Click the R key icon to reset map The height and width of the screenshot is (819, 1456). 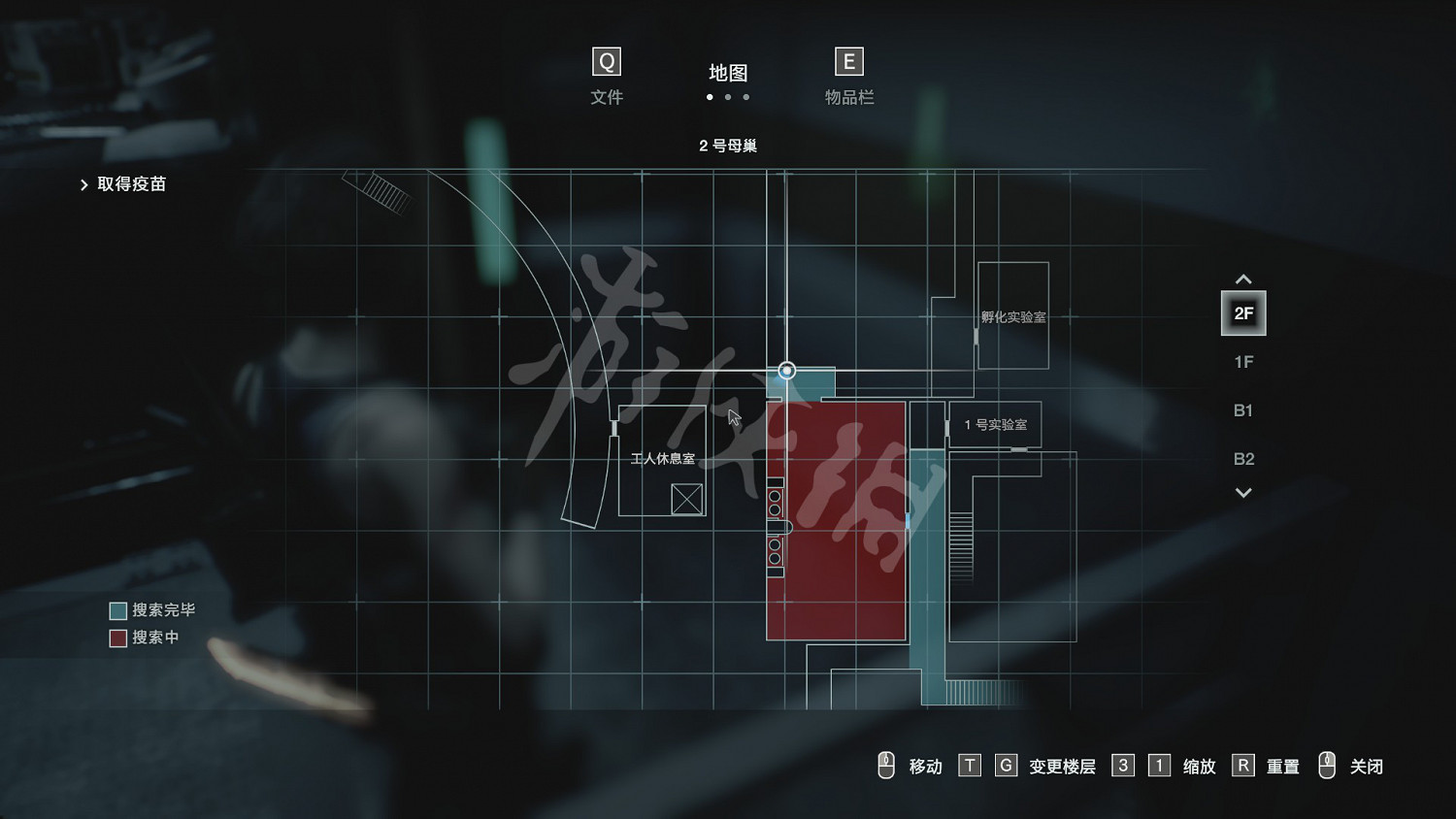tap(1243, 766)
